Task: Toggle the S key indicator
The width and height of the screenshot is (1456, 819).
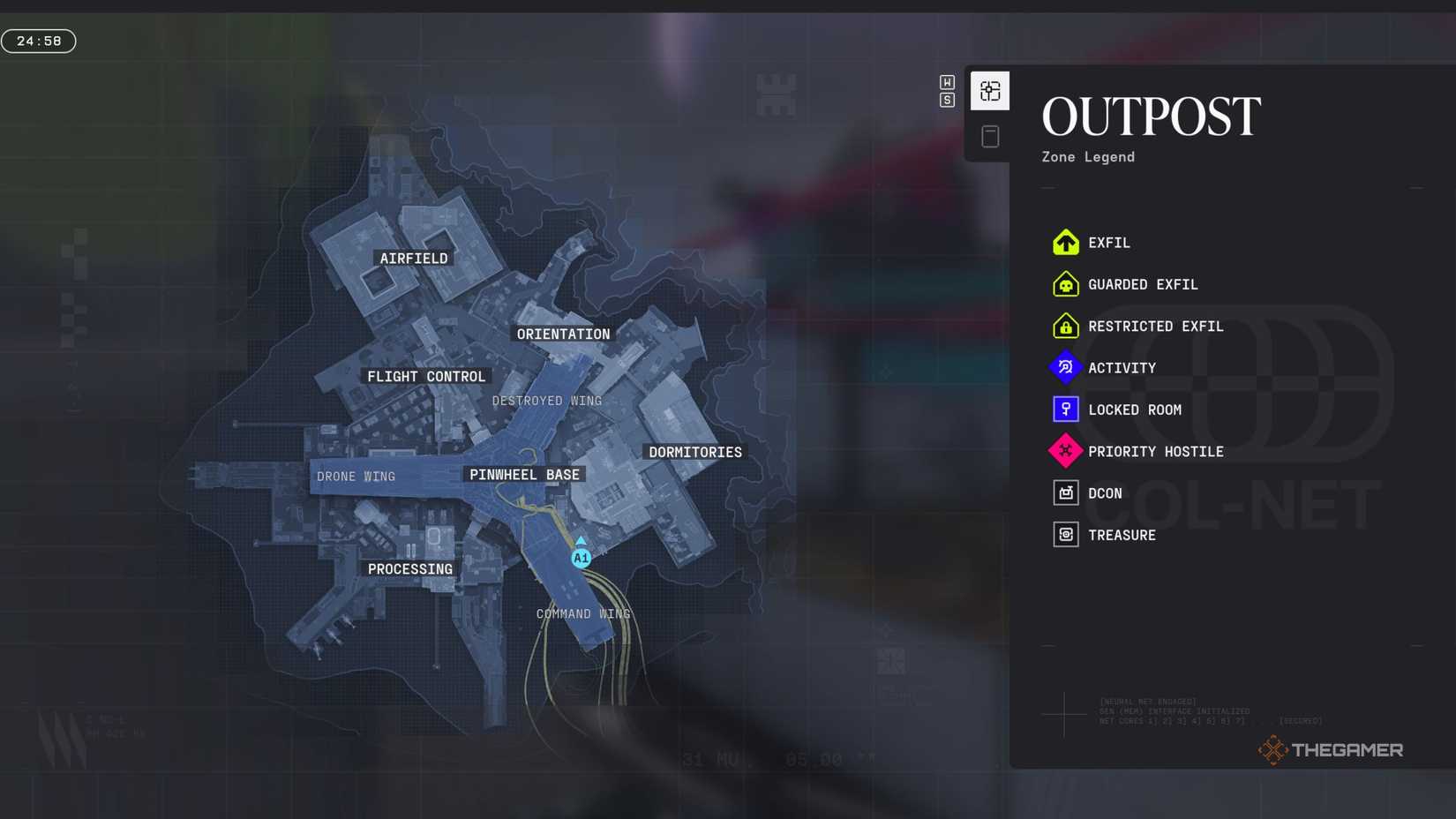Action: click(947, 100)
